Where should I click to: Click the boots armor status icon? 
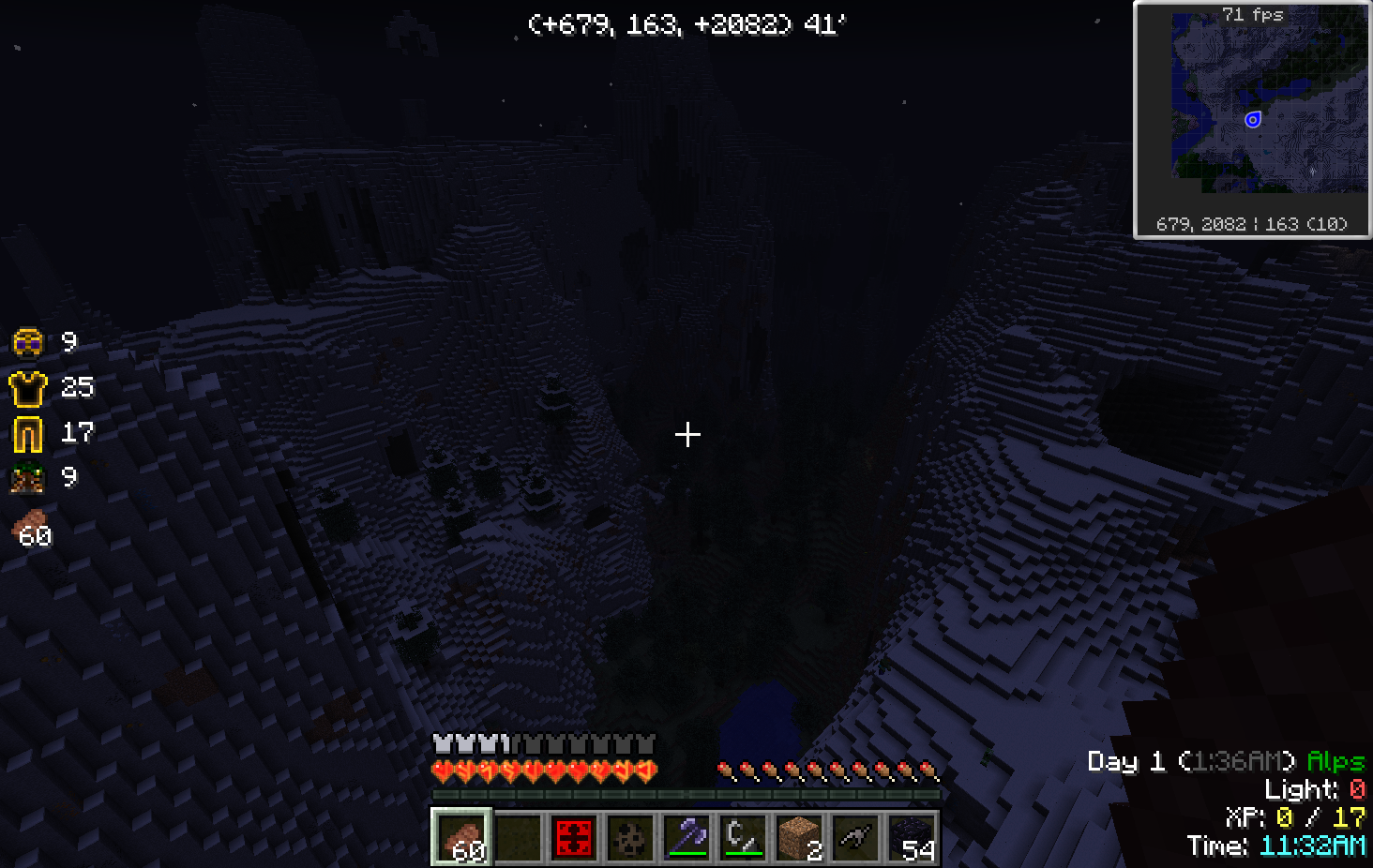(x=28, y=478)
